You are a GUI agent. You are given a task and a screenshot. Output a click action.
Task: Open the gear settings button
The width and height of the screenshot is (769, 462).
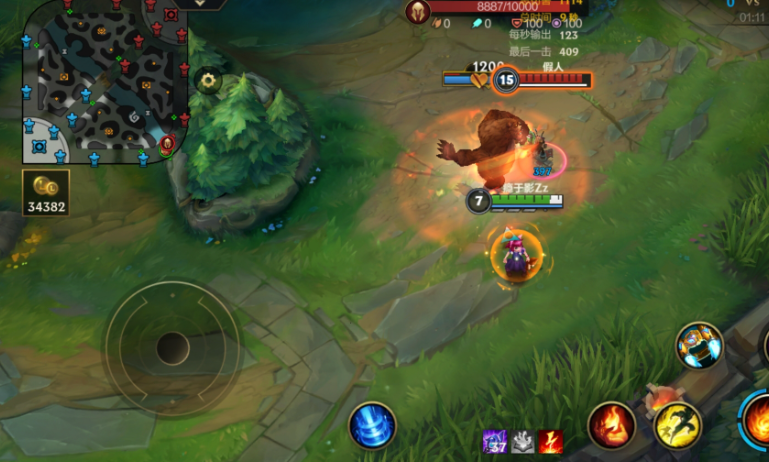click(208, 81)
